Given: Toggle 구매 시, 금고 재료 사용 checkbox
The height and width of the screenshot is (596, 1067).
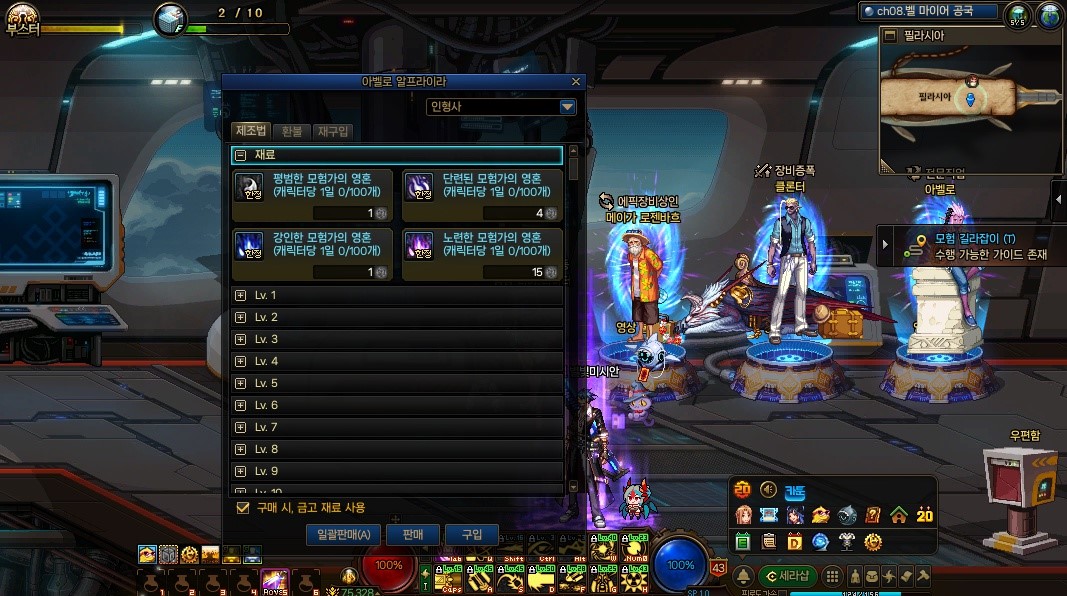Looking at the screenshot, I should pos(242,508).
